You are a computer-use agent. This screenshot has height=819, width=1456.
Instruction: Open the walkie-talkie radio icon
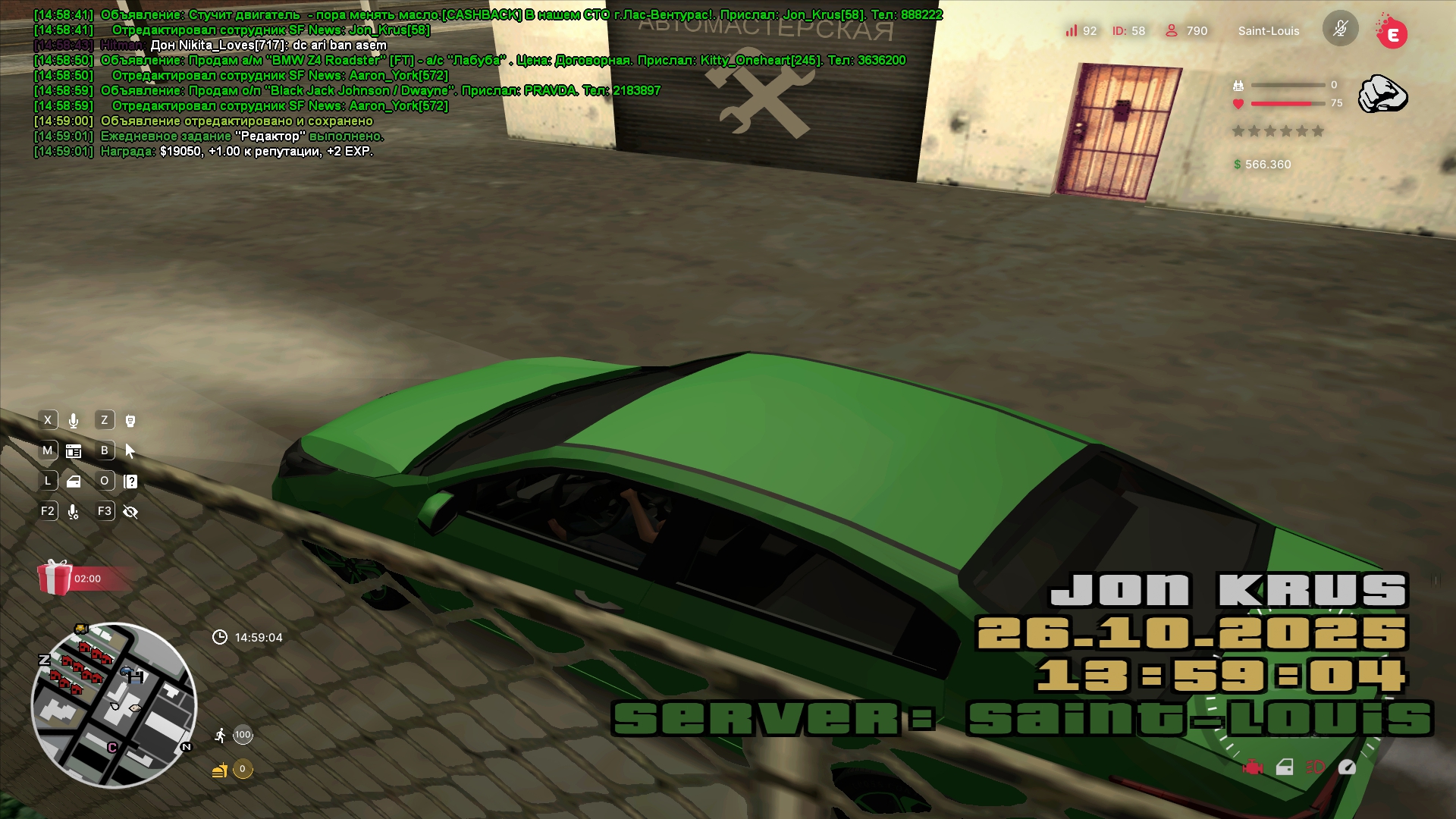point(130,421)
